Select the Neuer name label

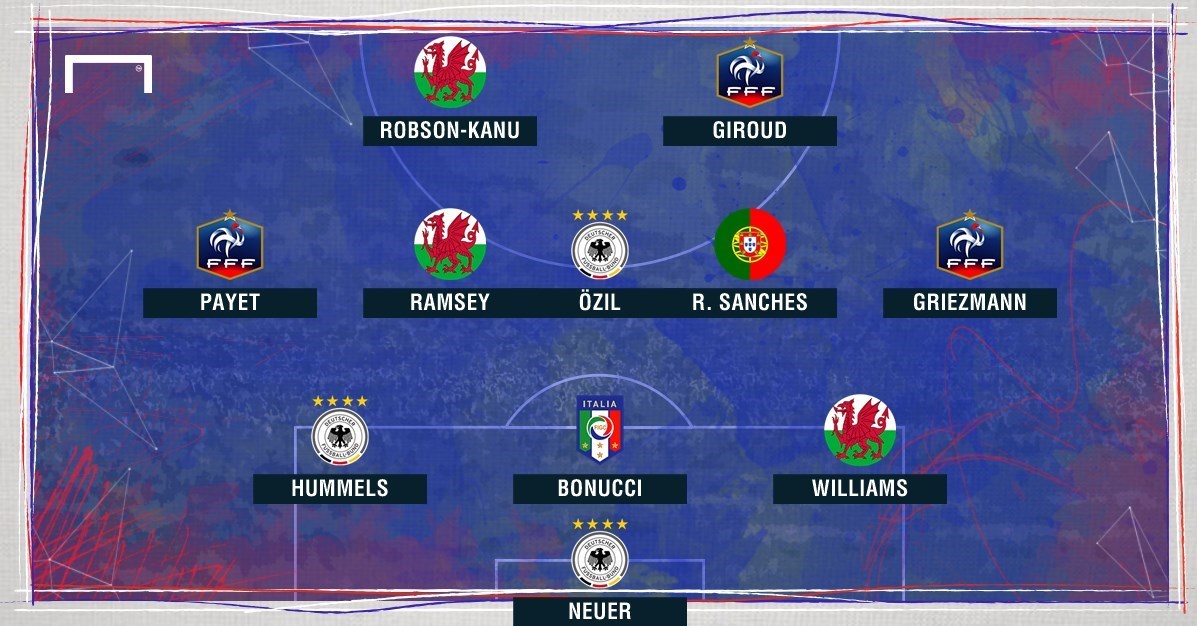point(600,611)
